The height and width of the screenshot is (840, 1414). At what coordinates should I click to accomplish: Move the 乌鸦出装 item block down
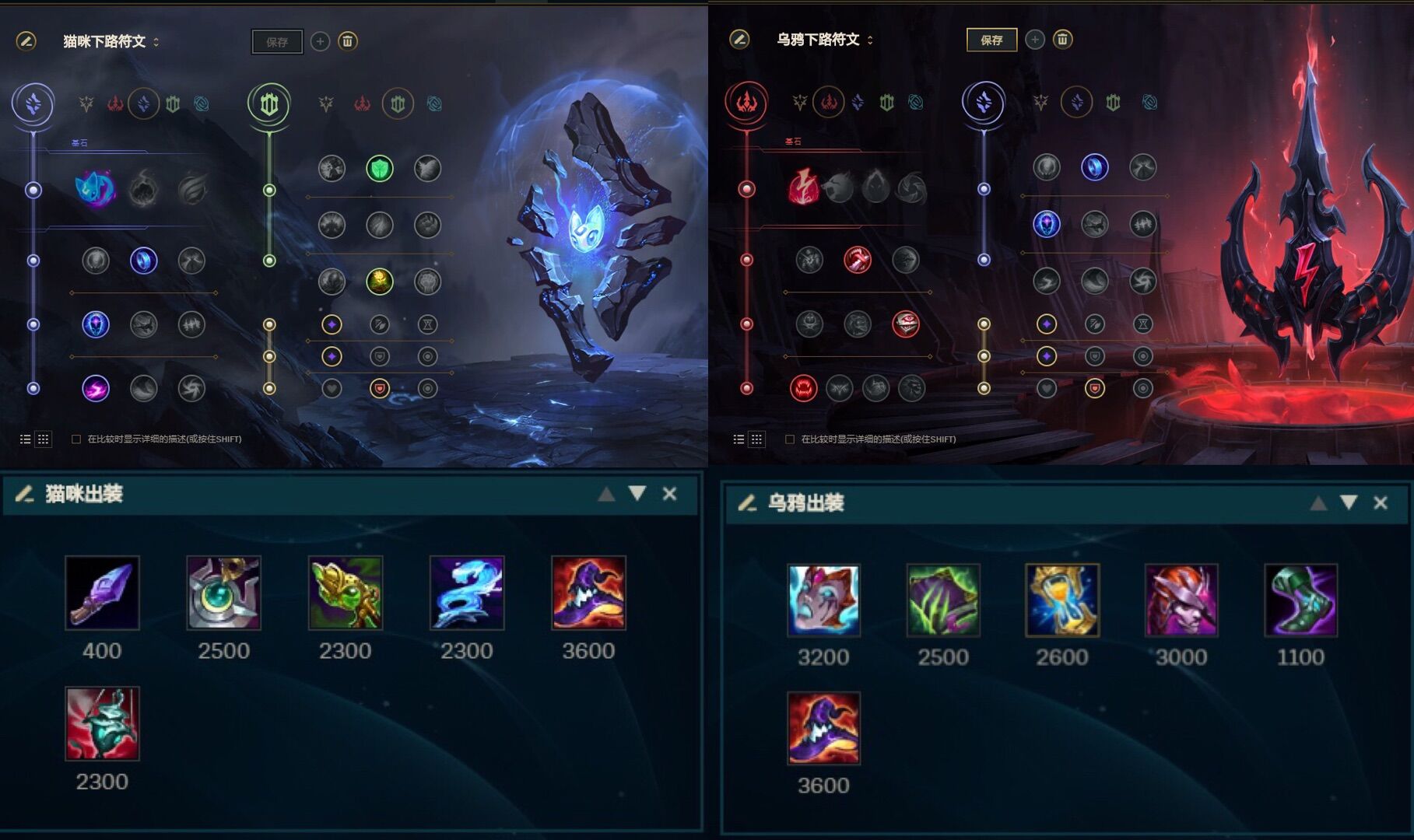point(1349,503)
